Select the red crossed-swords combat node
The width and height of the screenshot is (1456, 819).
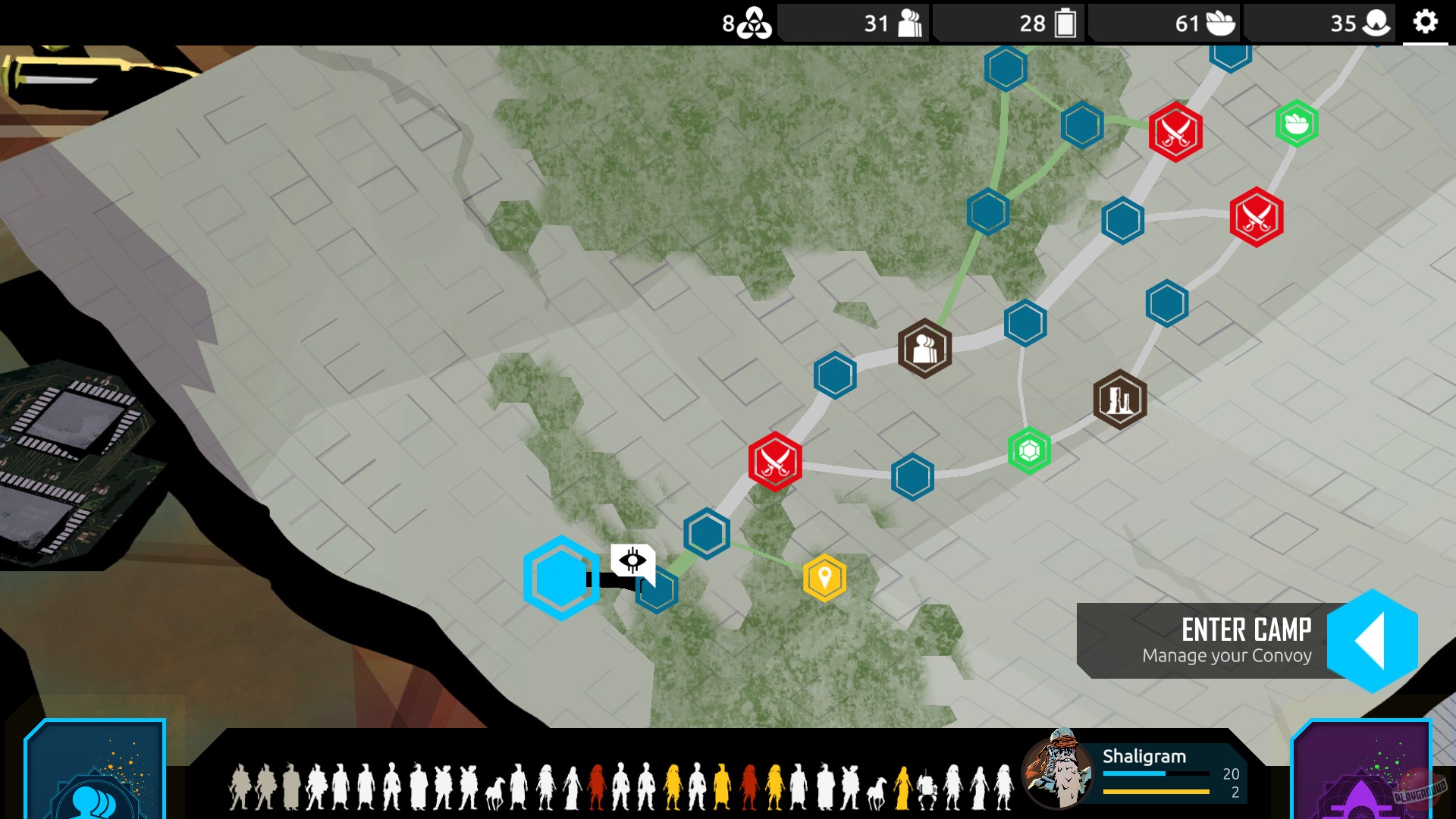[775, 461]
